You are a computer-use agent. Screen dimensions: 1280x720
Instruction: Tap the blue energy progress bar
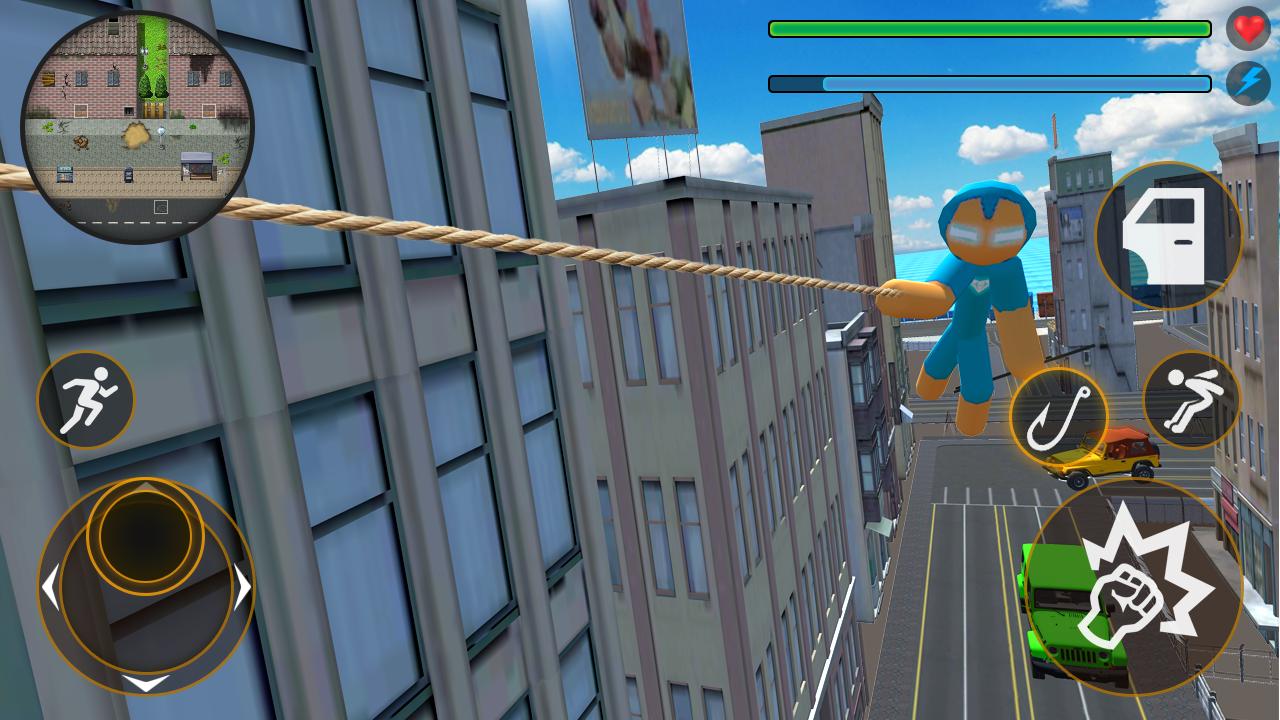click(x=988, y=83)
